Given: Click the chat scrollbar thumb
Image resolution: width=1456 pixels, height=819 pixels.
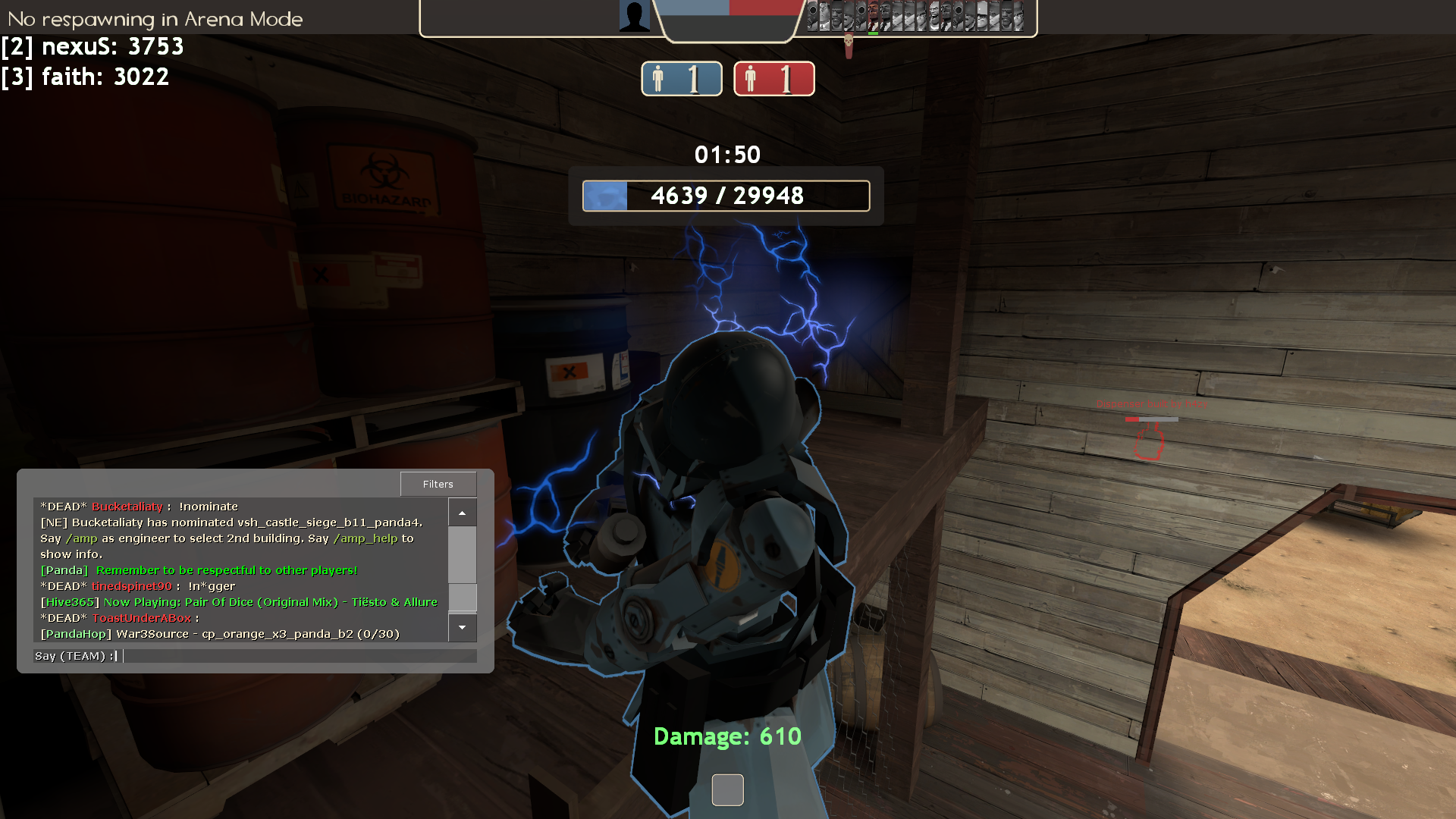Looking at the screenshot, I should 462,597.
